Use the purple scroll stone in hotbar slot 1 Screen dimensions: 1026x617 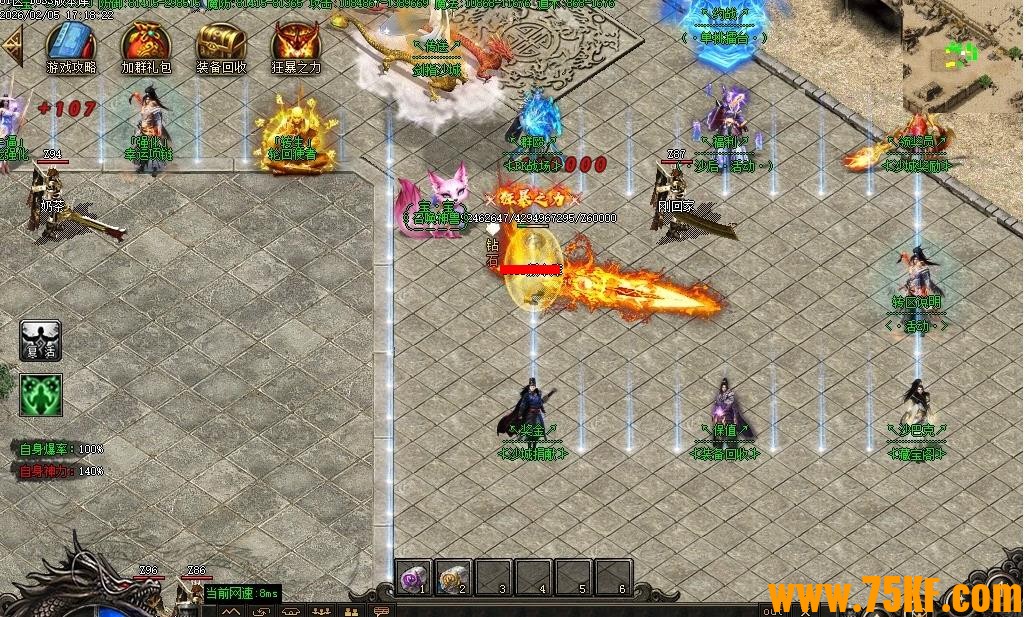tap(413, 577)
